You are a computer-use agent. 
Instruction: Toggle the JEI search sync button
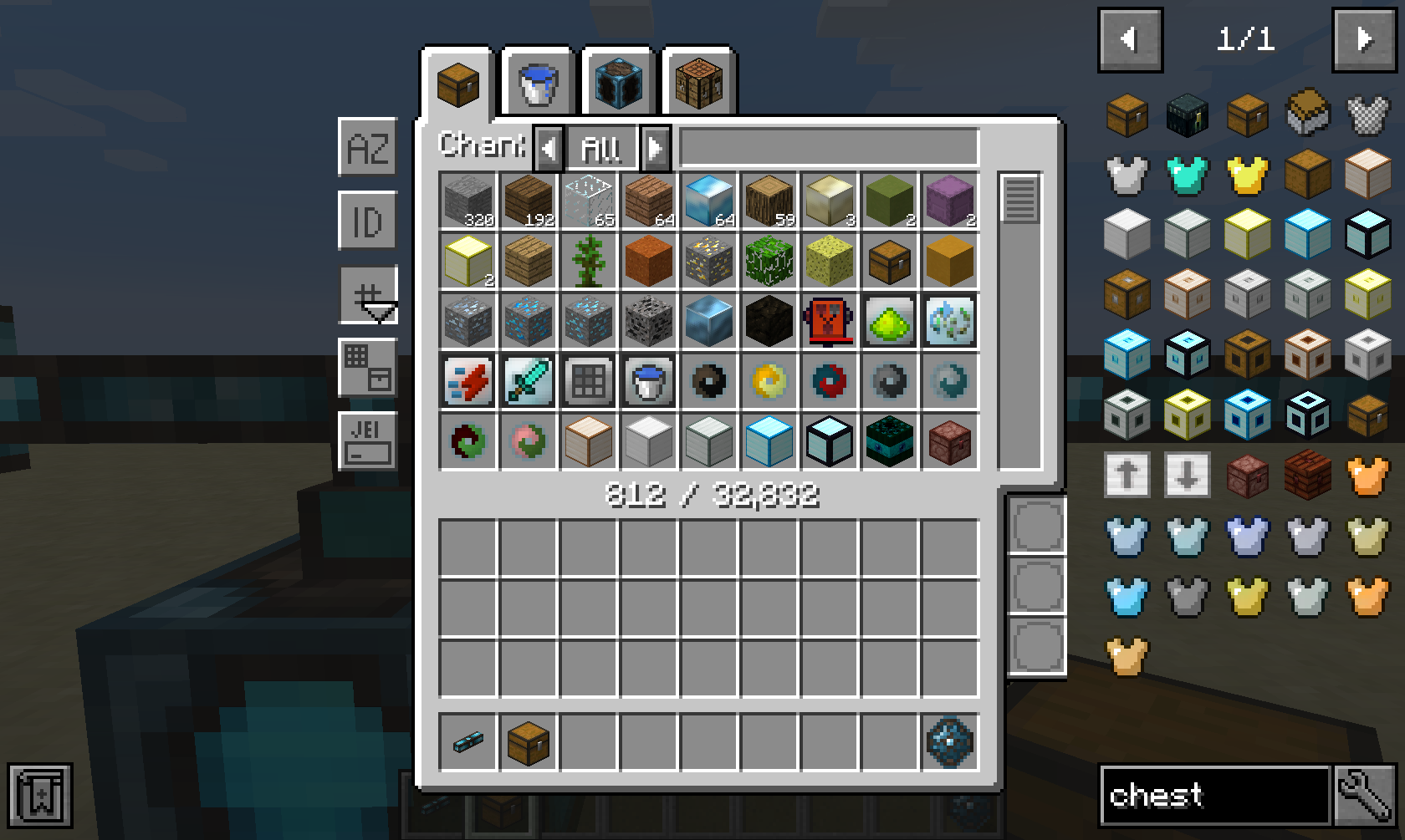coord(368,440)
